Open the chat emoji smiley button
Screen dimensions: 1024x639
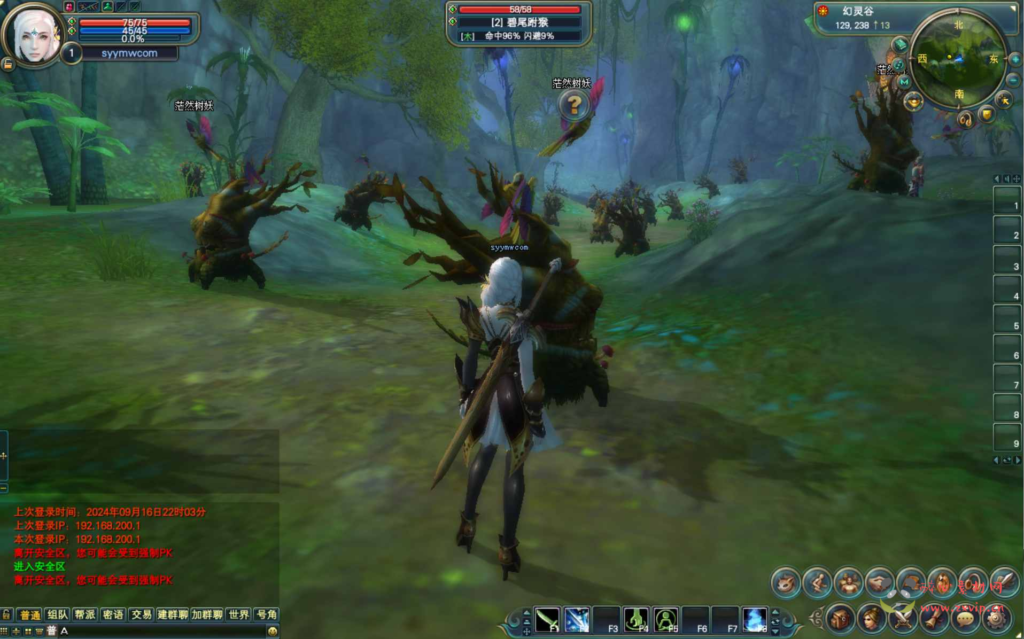(272, 631)
